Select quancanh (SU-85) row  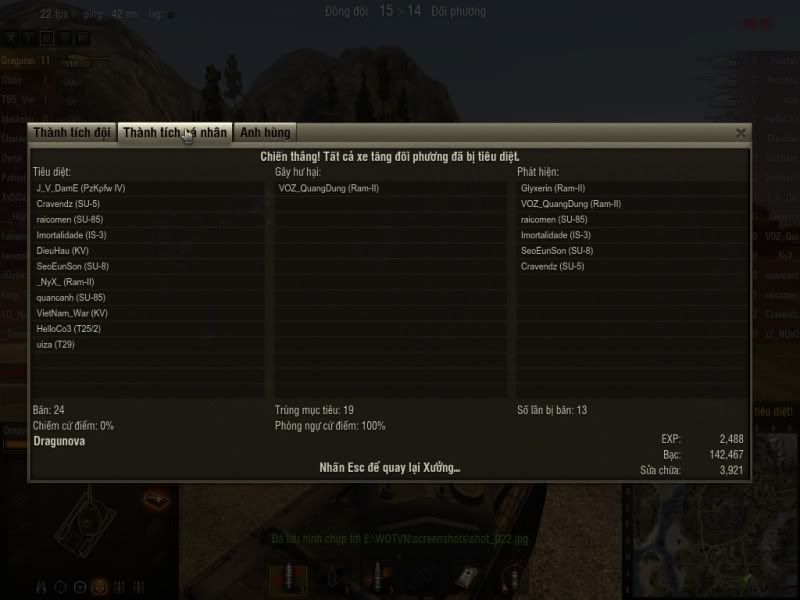pyautogui.click(x=70, y=298)
